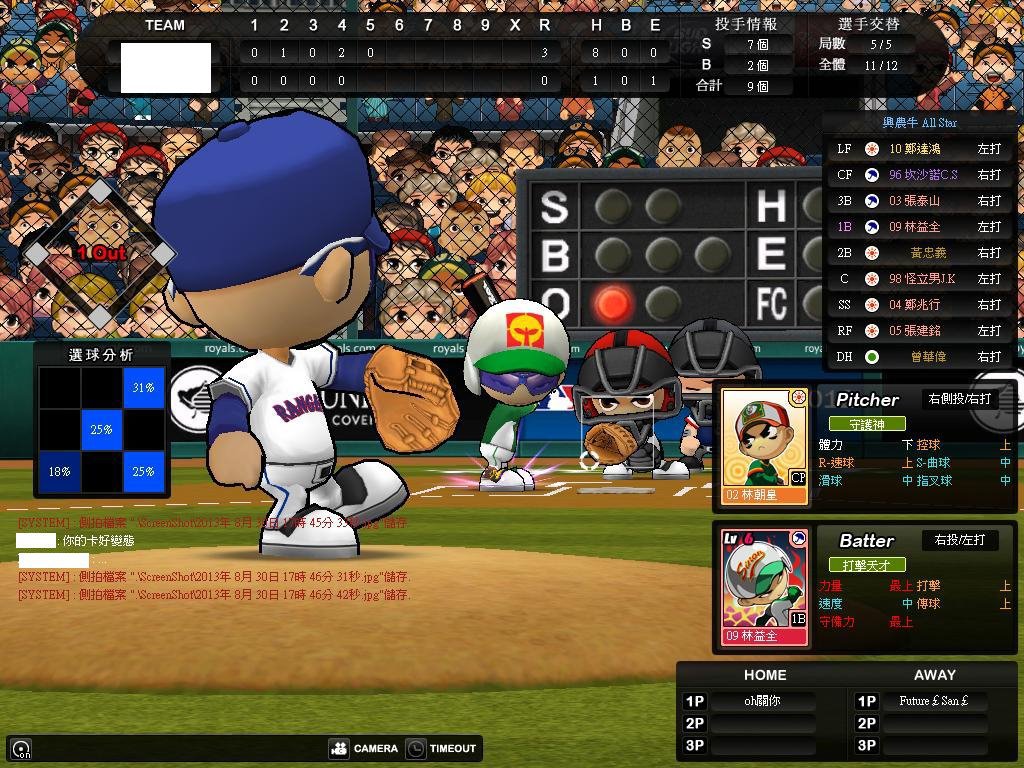Toggle the round 'on' icon in the bottom bar

21,748
